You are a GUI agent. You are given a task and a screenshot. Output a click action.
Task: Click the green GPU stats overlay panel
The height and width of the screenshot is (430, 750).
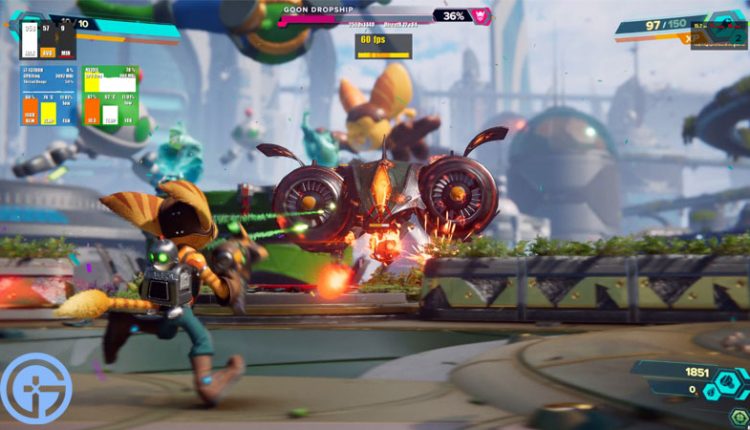[110, 97]
